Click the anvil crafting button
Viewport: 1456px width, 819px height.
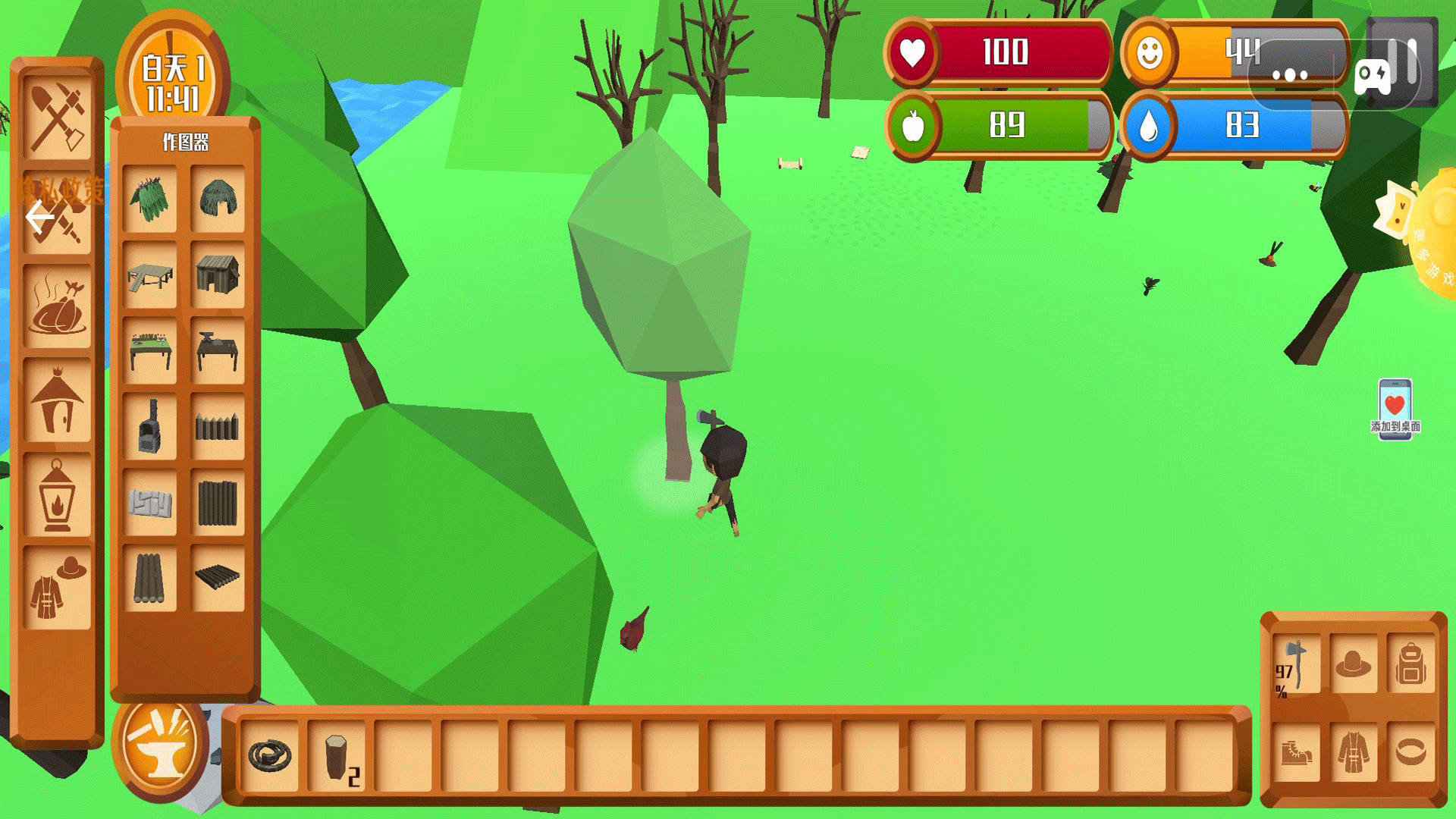[160, 745]
